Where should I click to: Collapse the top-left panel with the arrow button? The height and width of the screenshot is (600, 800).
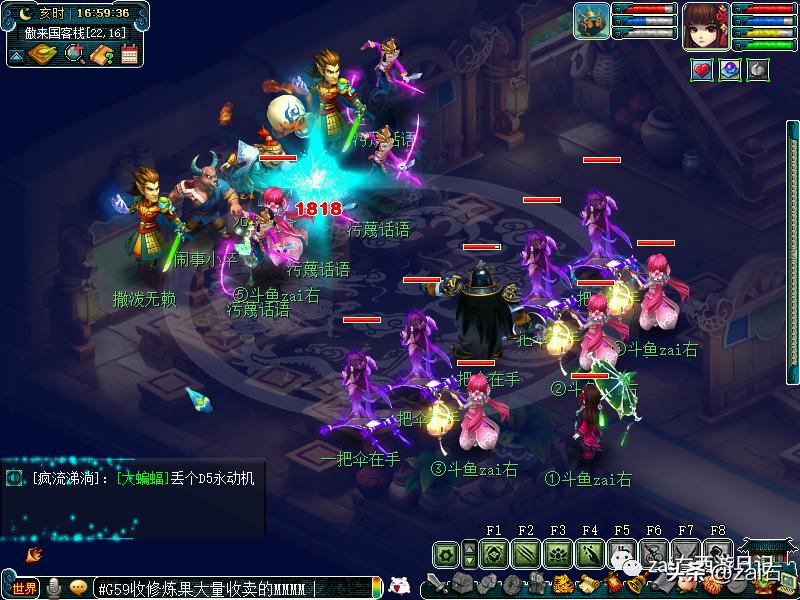(x=17, y=55)
